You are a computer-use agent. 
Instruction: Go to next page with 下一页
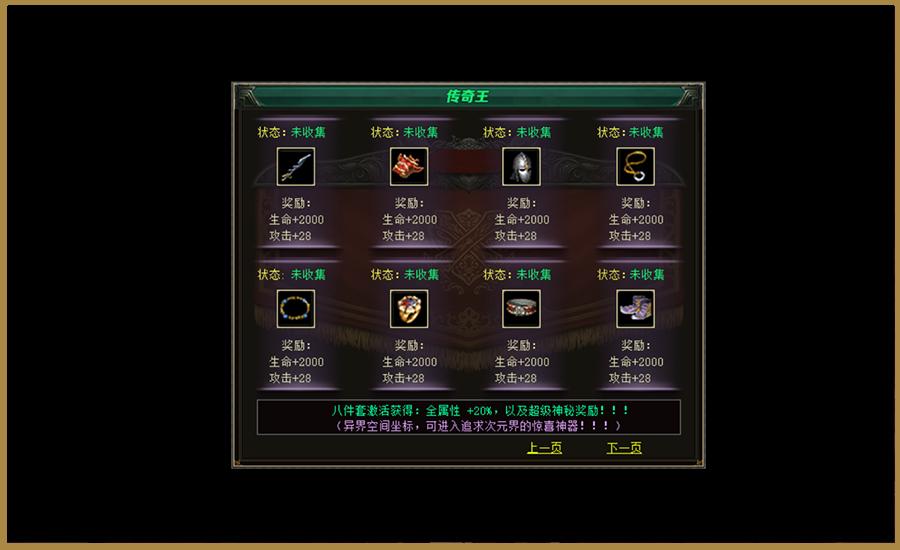click(x=624, y=448)
